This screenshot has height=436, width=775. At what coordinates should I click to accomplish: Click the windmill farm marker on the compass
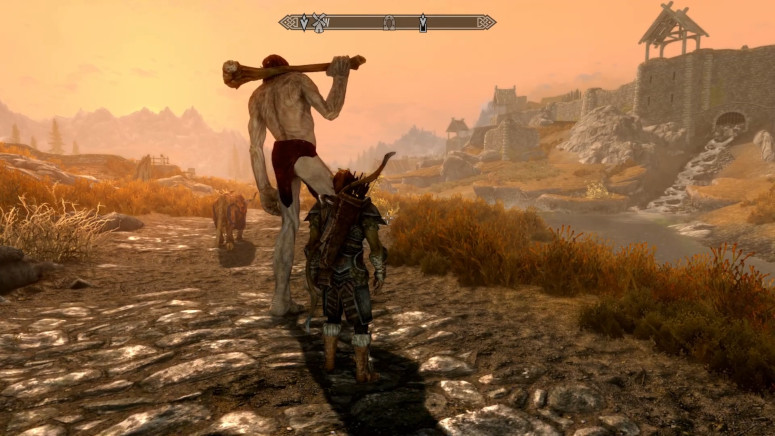click(320, 22)
